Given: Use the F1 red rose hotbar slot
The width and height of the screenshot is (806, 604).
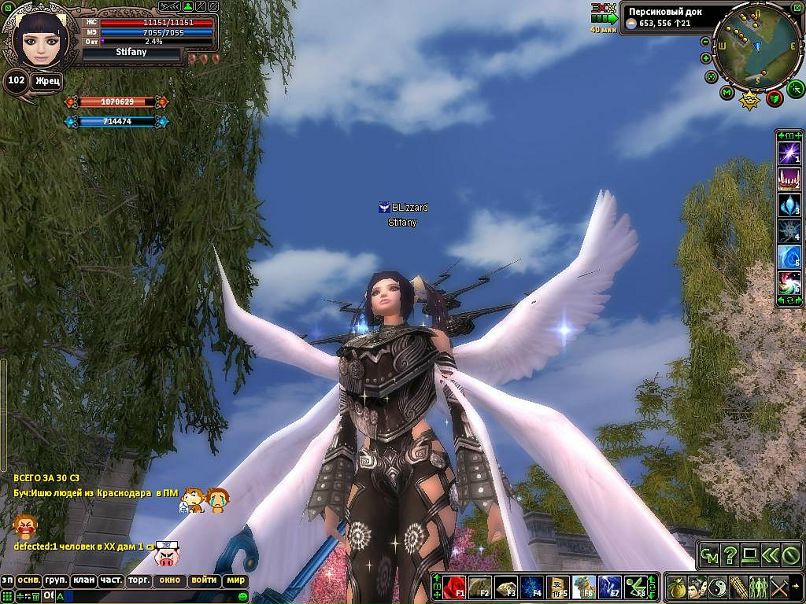Looking at the screenshot, I should tap(456, 586).
